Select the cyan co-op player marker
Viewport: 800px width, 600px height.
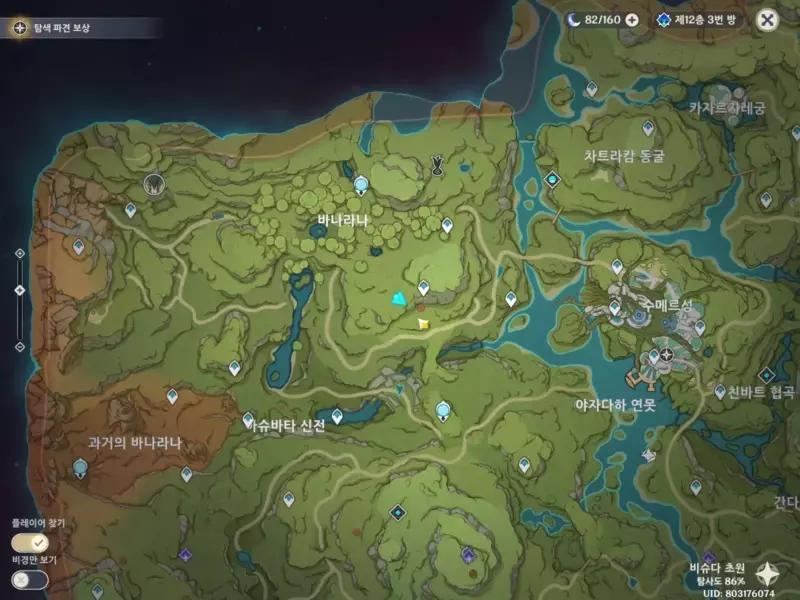[400, 298]
